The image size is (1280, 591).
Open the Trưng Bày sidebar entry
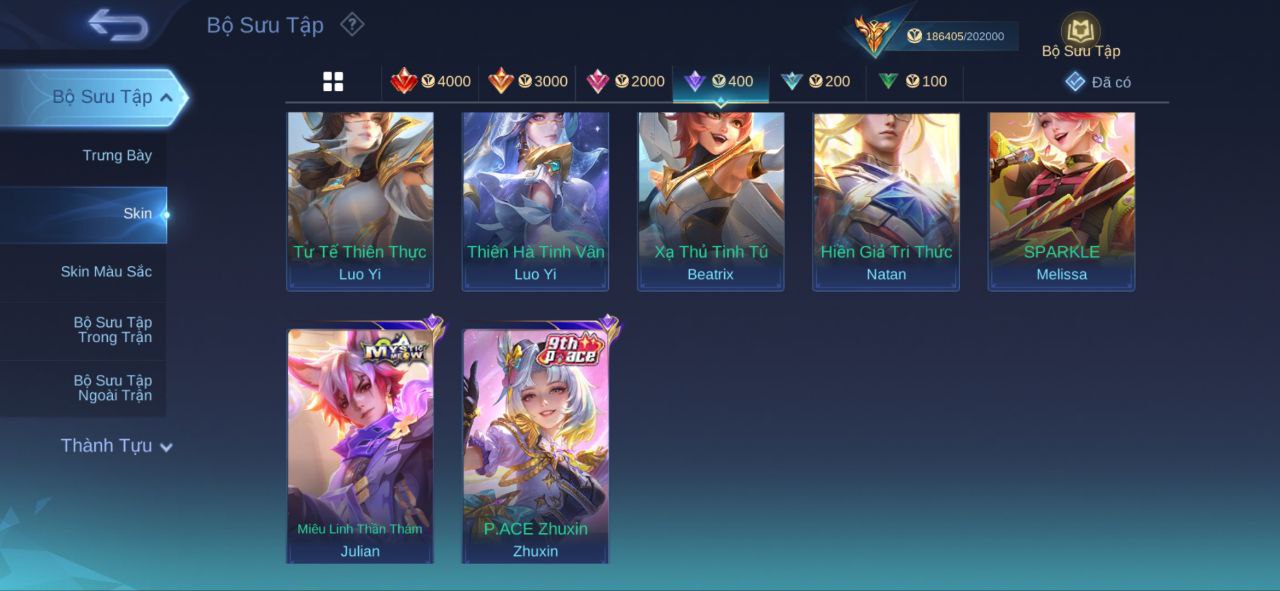tap(117, 155)
